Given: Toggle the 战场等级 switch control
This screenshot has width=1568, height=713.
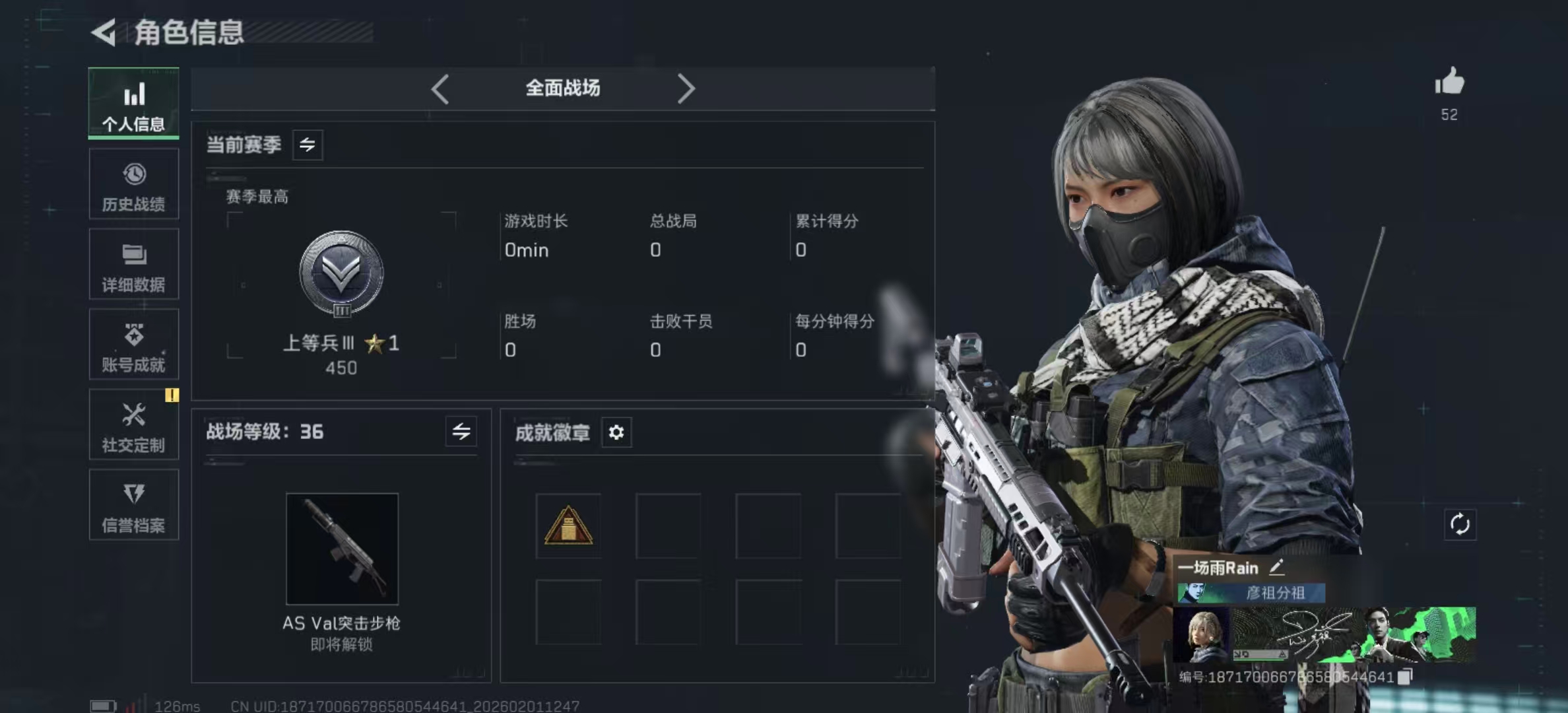Looking at the screenshot, I should (x=462, y=432).
